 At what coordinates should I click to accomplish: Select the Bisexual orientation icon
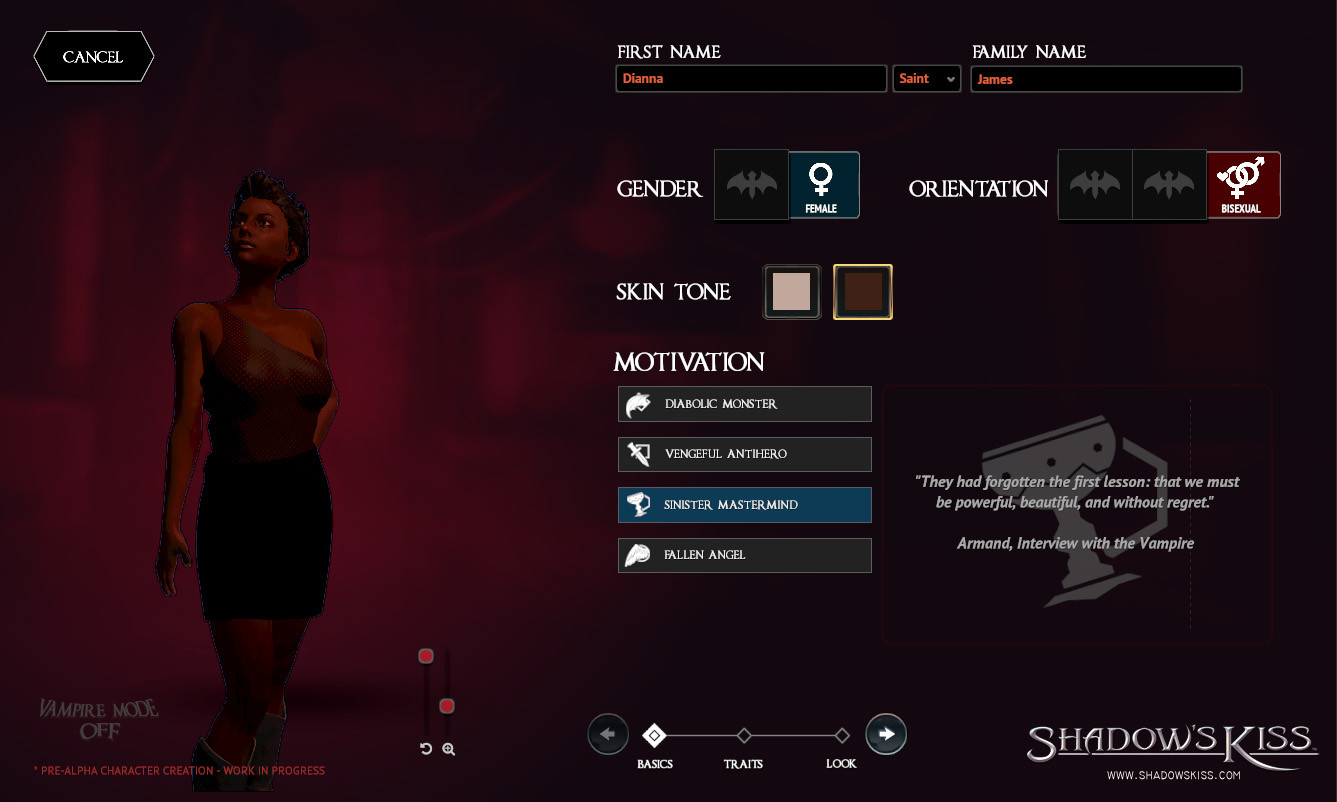click(x=1243, y=184)
